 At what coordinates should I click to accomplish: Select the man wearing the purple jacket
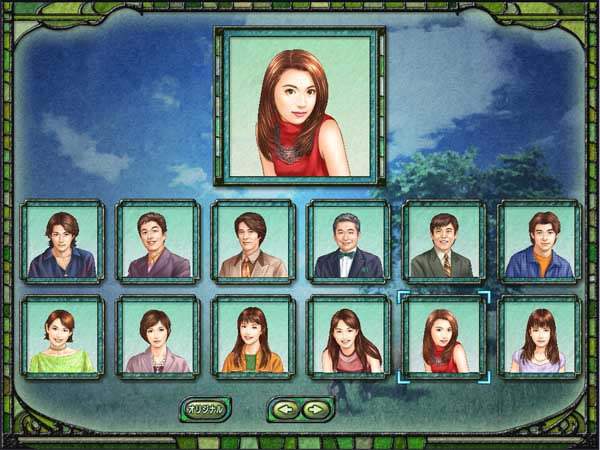tap(157, 242)
